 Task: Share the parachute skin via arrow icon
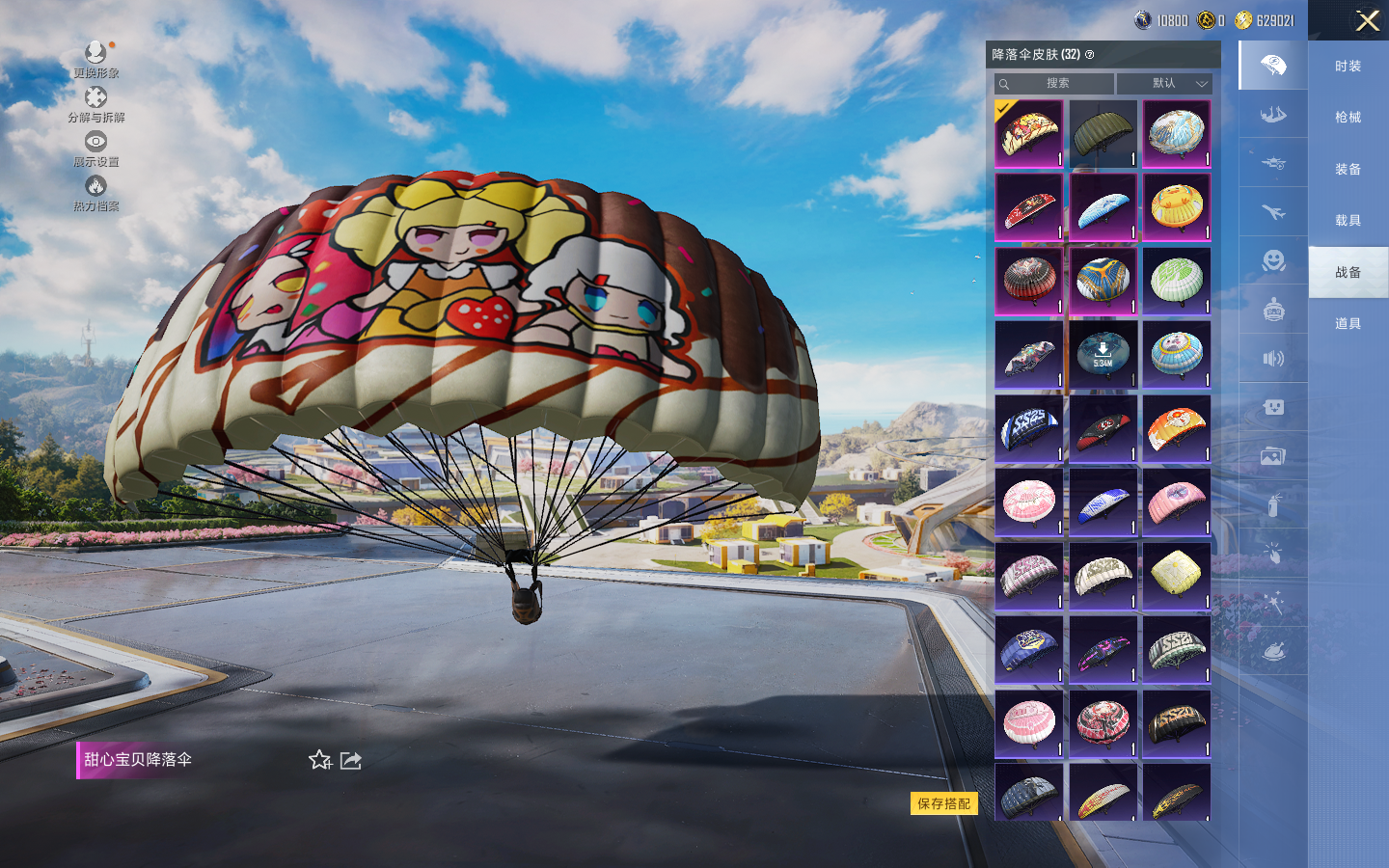pyautogui.click(x=351, y=760)
